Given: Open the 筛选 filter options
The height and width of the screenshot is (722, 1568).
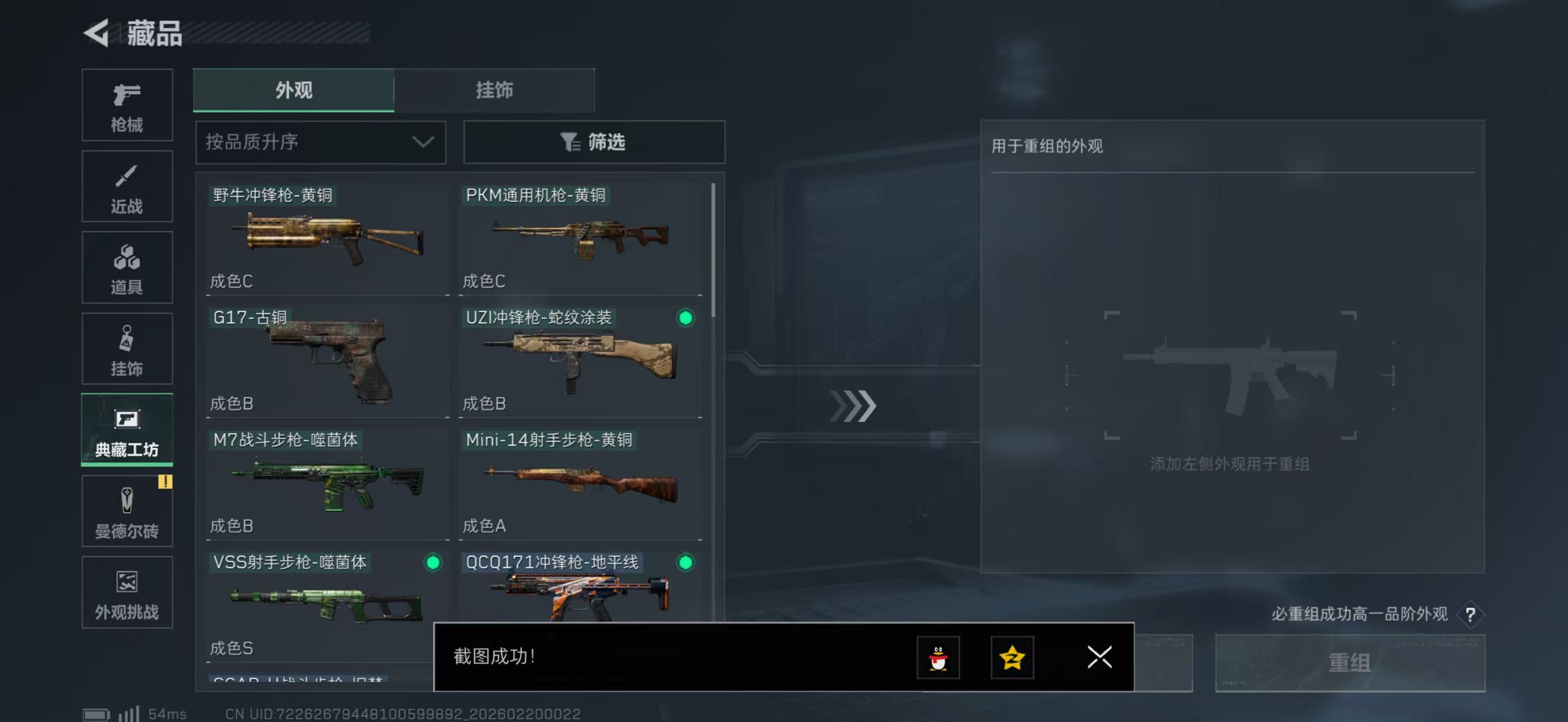Looking at the screenshot, I should pos(594,142).
